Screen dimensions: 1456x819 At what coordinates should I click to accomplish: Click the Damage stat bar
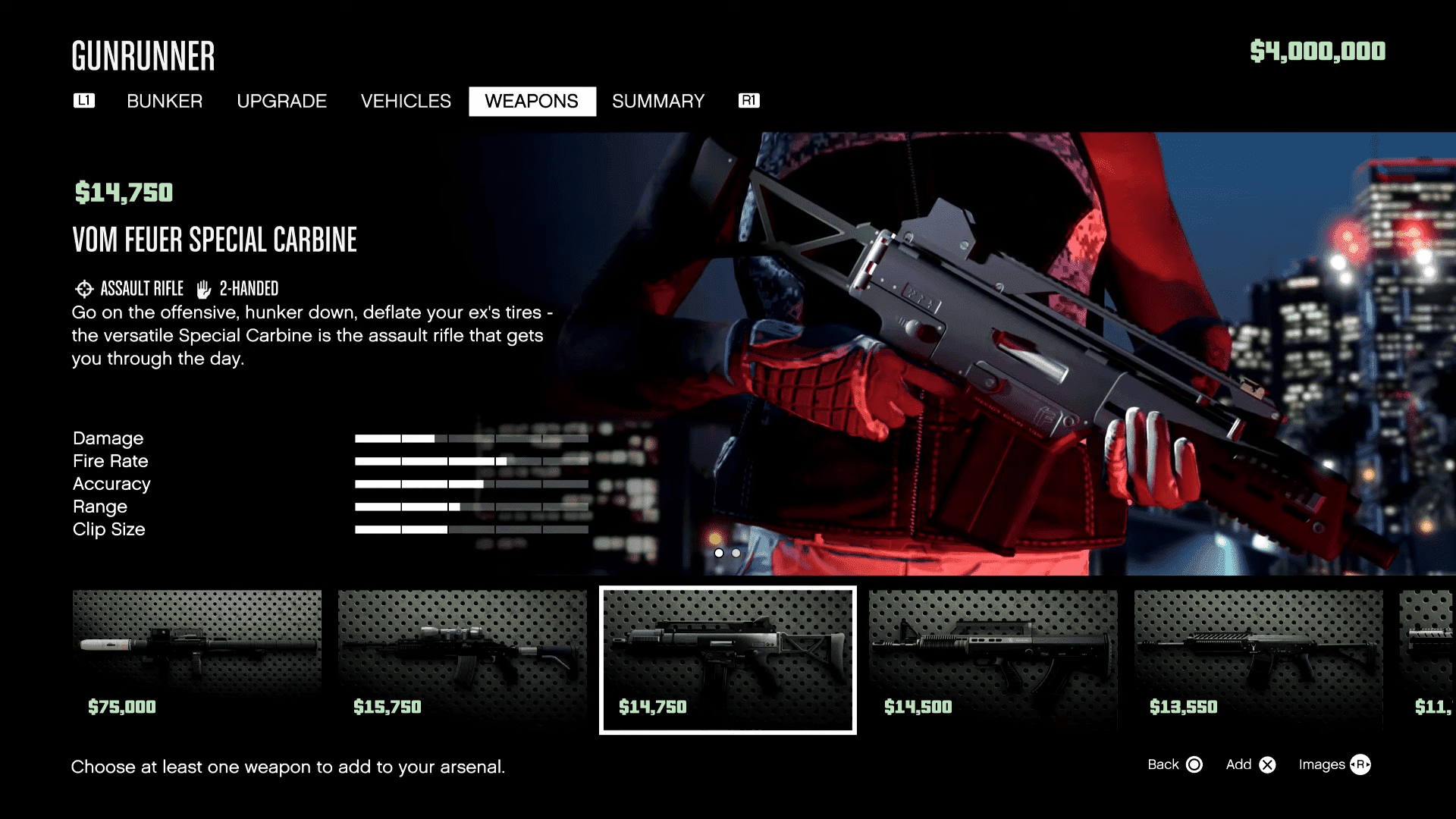click(x=473, y=438)
